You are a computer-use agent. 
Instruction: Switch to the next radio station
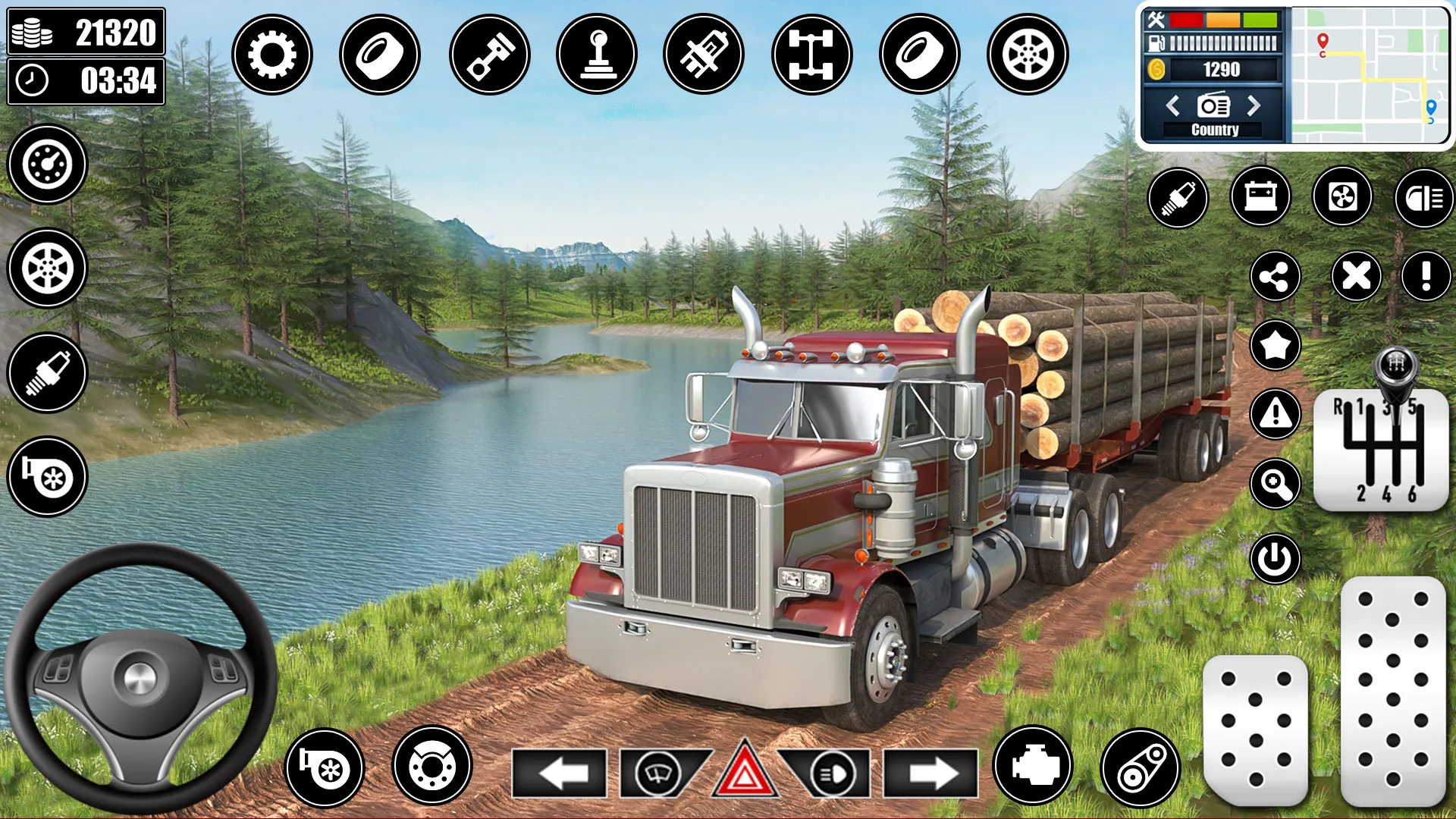pos(1254,106)
